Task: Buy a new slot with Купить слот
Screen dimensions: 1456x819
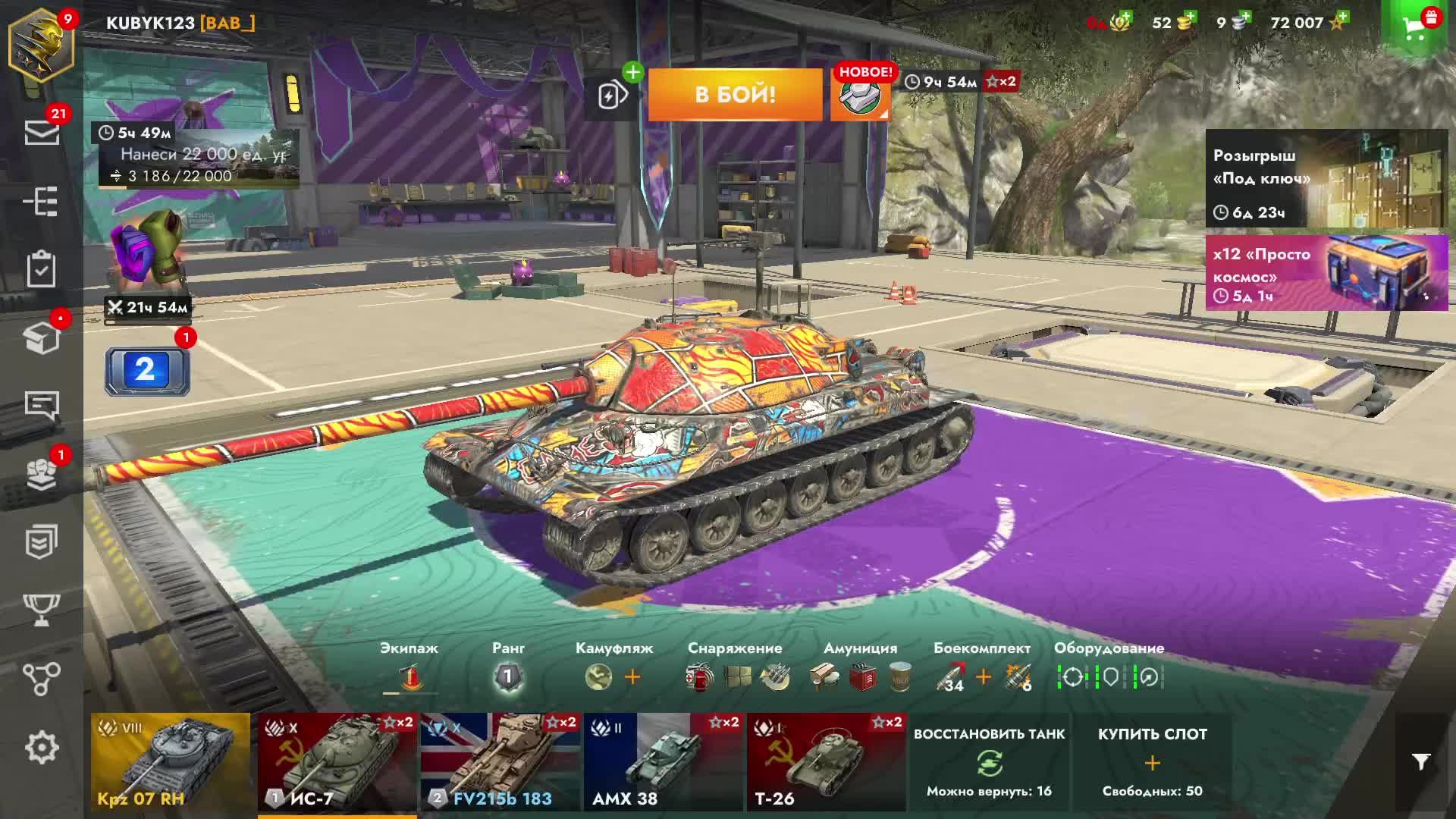Action: 1152,762
